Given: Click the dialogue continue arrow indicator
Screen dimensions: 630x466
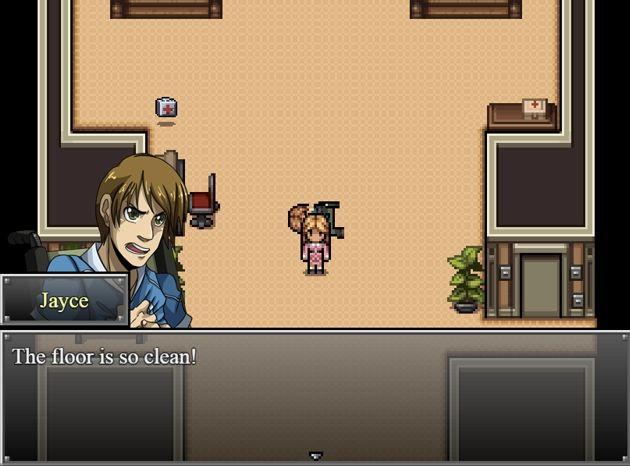Looking at the screenshot, I should tap(316, 456).
